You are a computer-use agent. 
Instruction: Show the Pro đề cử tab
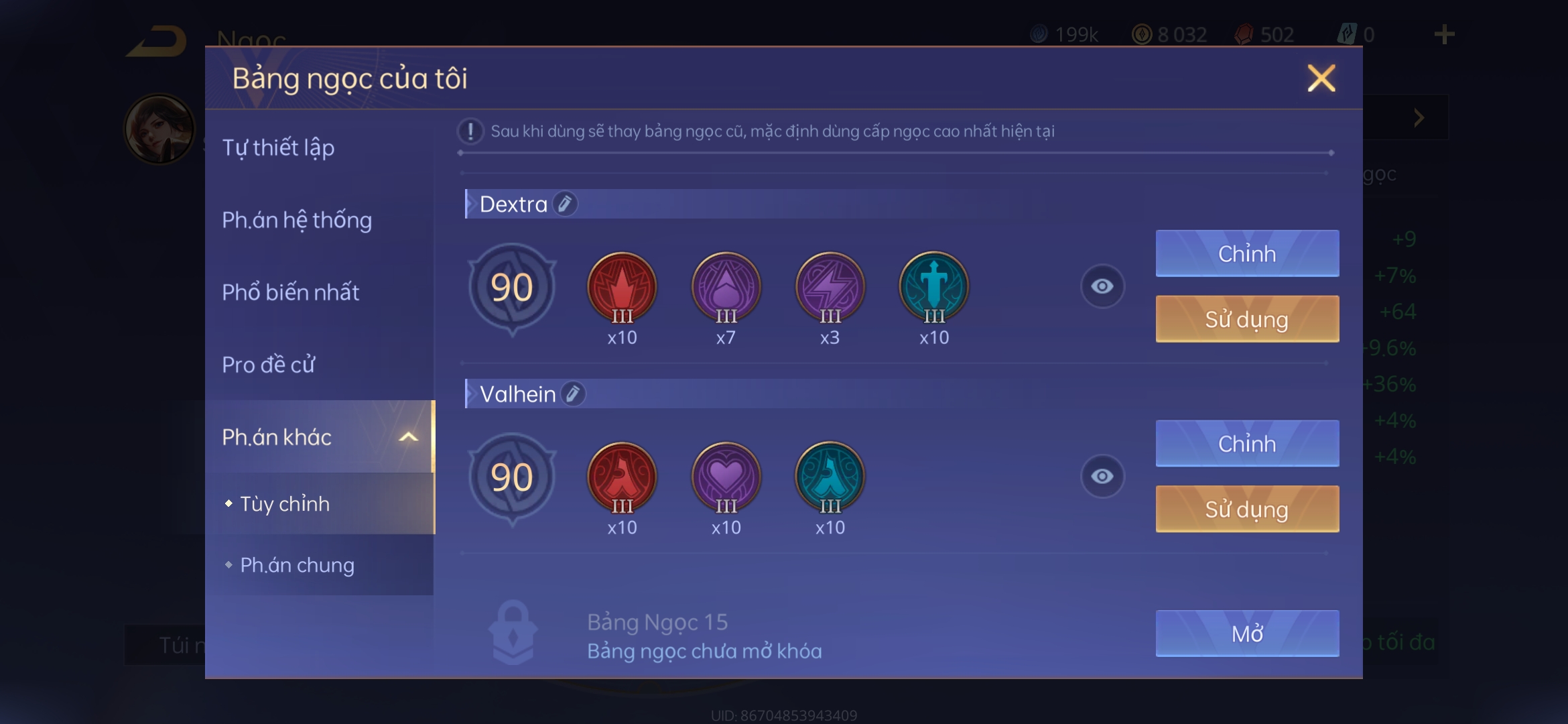[x=268, y=365]
